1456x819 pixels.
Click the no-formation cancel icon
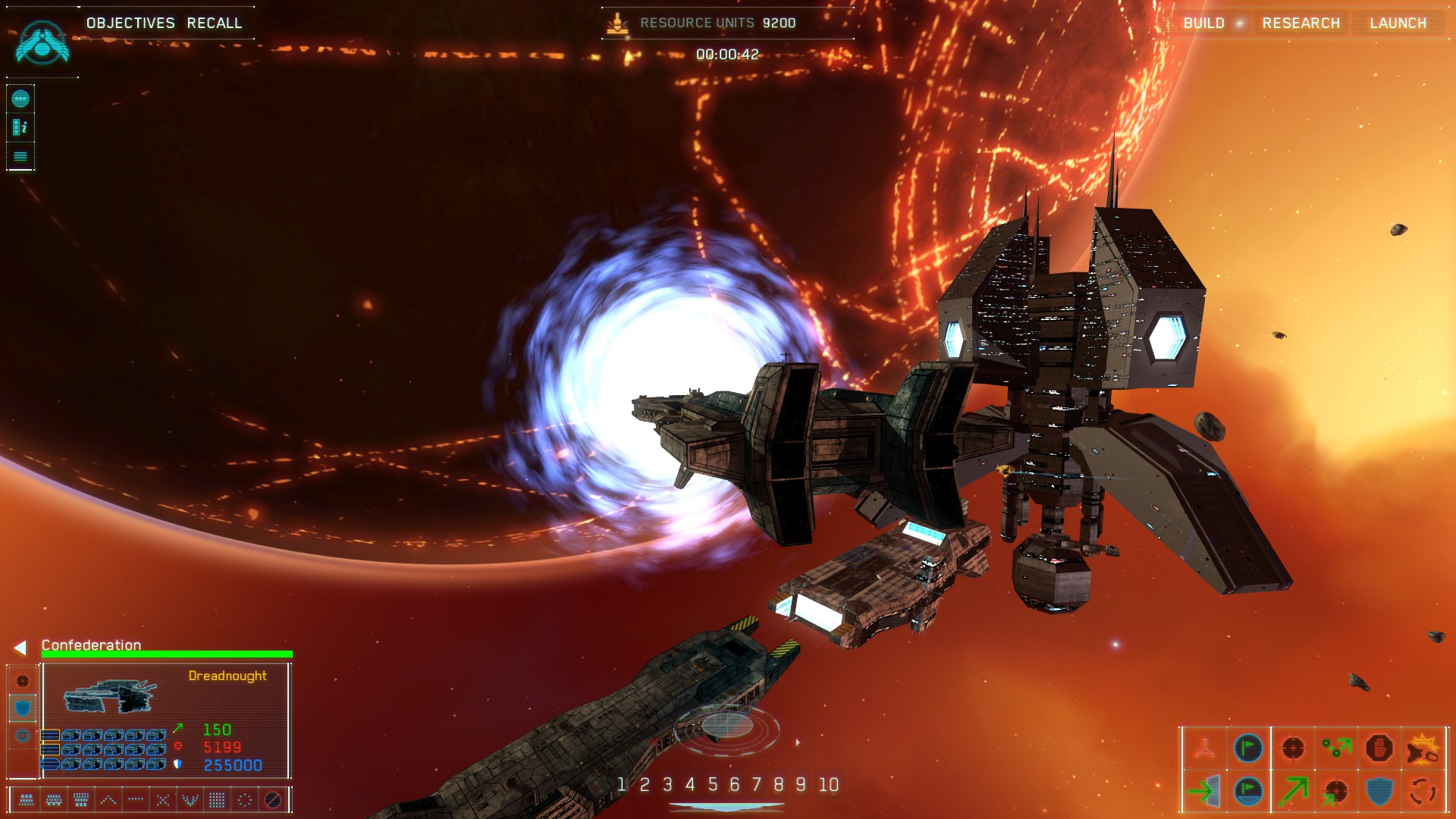click(x=272, y=799)
